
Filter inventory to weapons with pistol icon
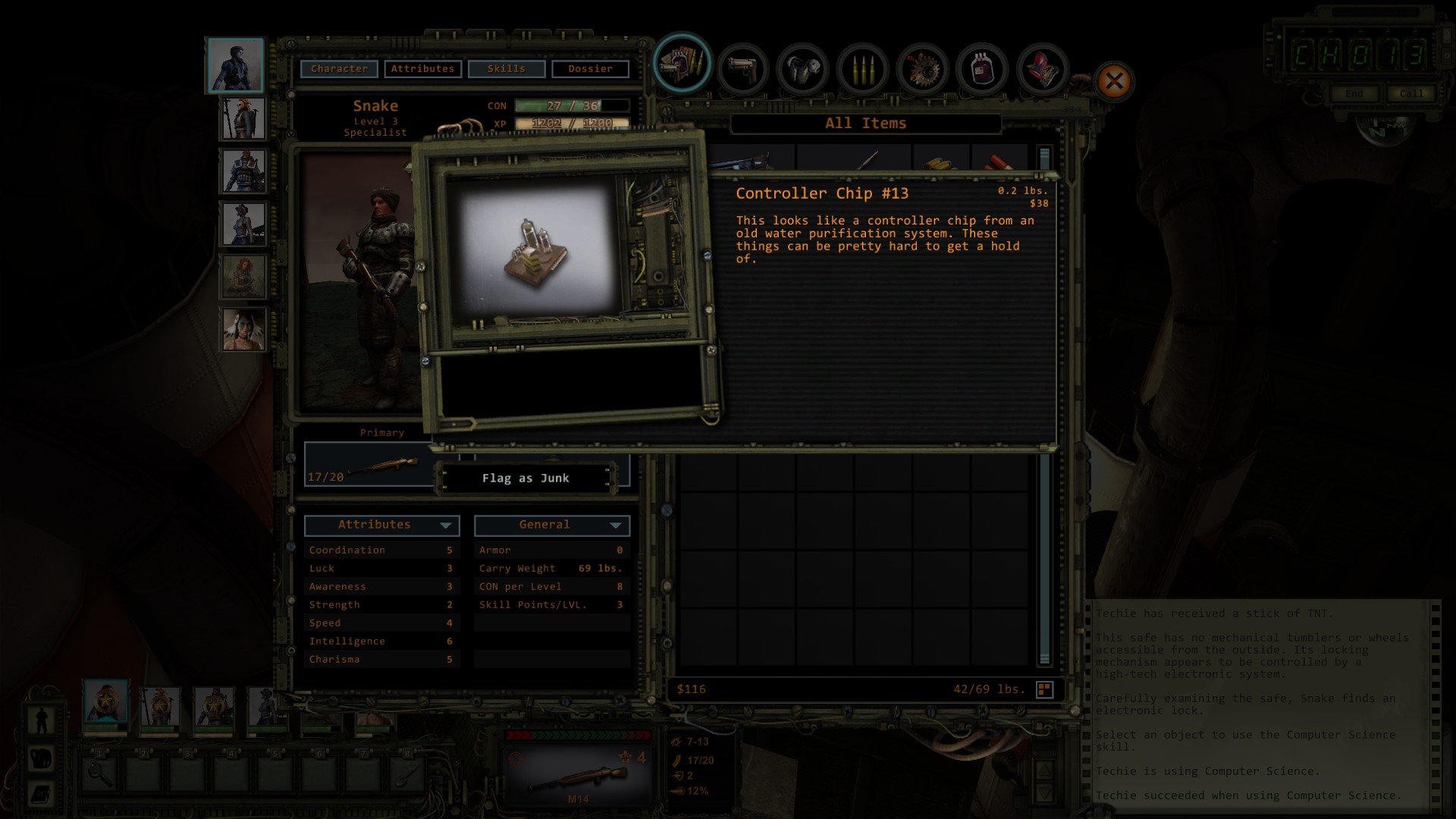pyautogui.click(x=742, y=69)
